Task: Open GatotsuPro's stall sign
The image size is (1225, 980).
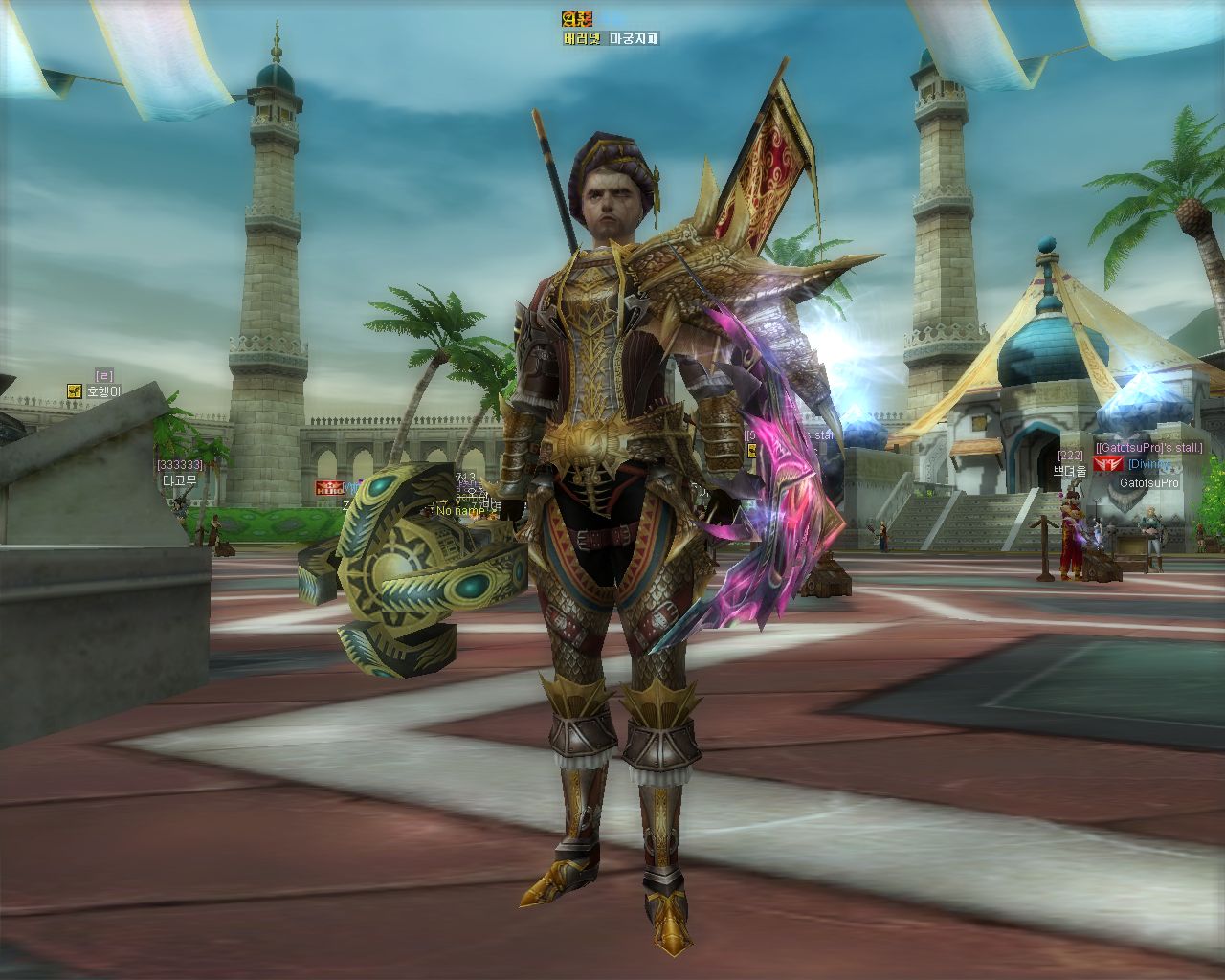Action: coord(1148,448)
